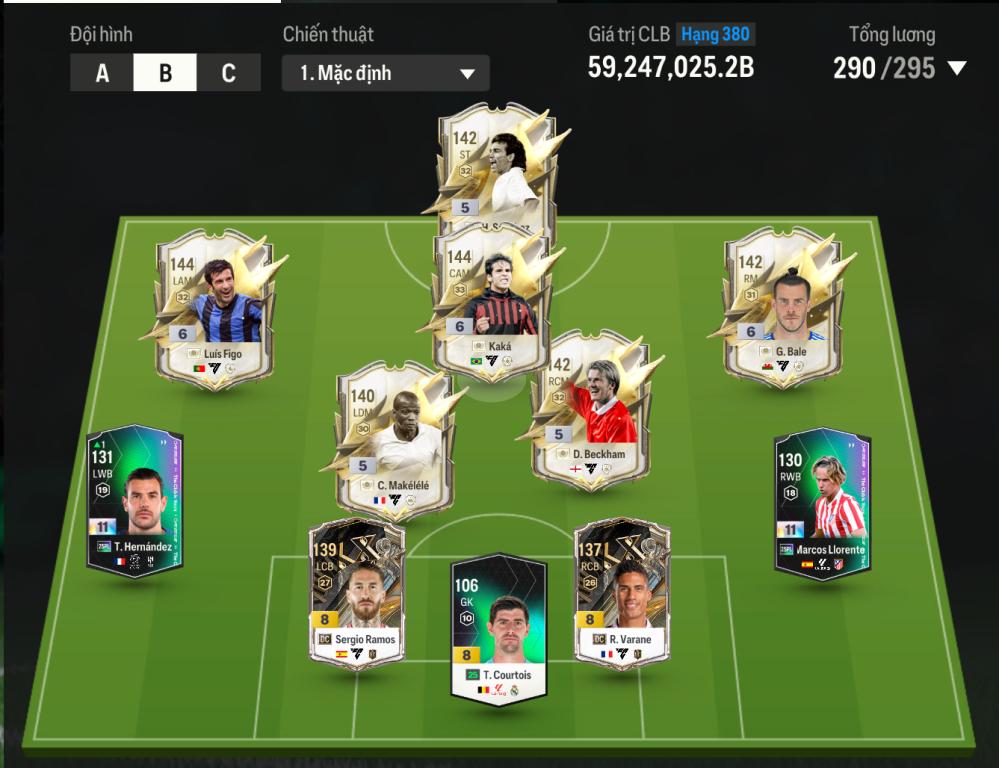Switch to squad tab A
This screenshot has height=768, width=999.
(102, 73)
